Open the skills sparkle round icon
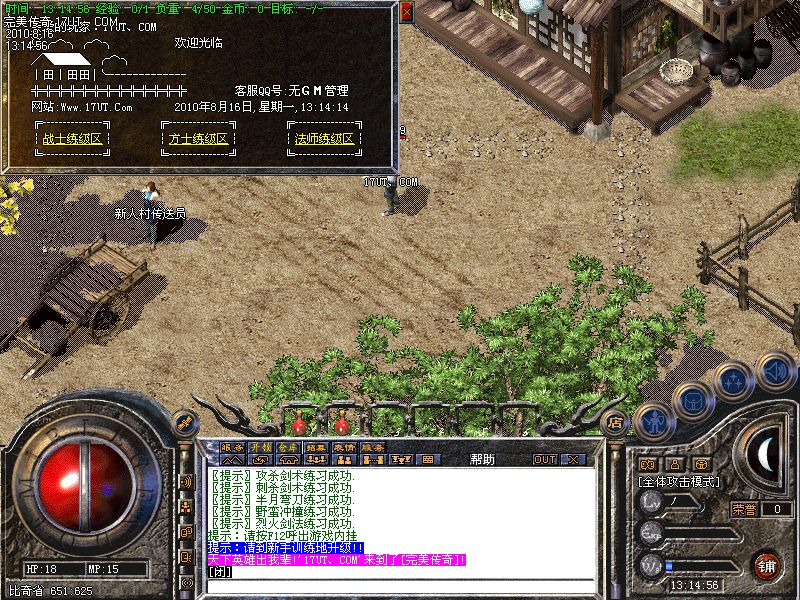Viewport: 800px width, 600px height. pyautogui.click(x=734, y=381)
